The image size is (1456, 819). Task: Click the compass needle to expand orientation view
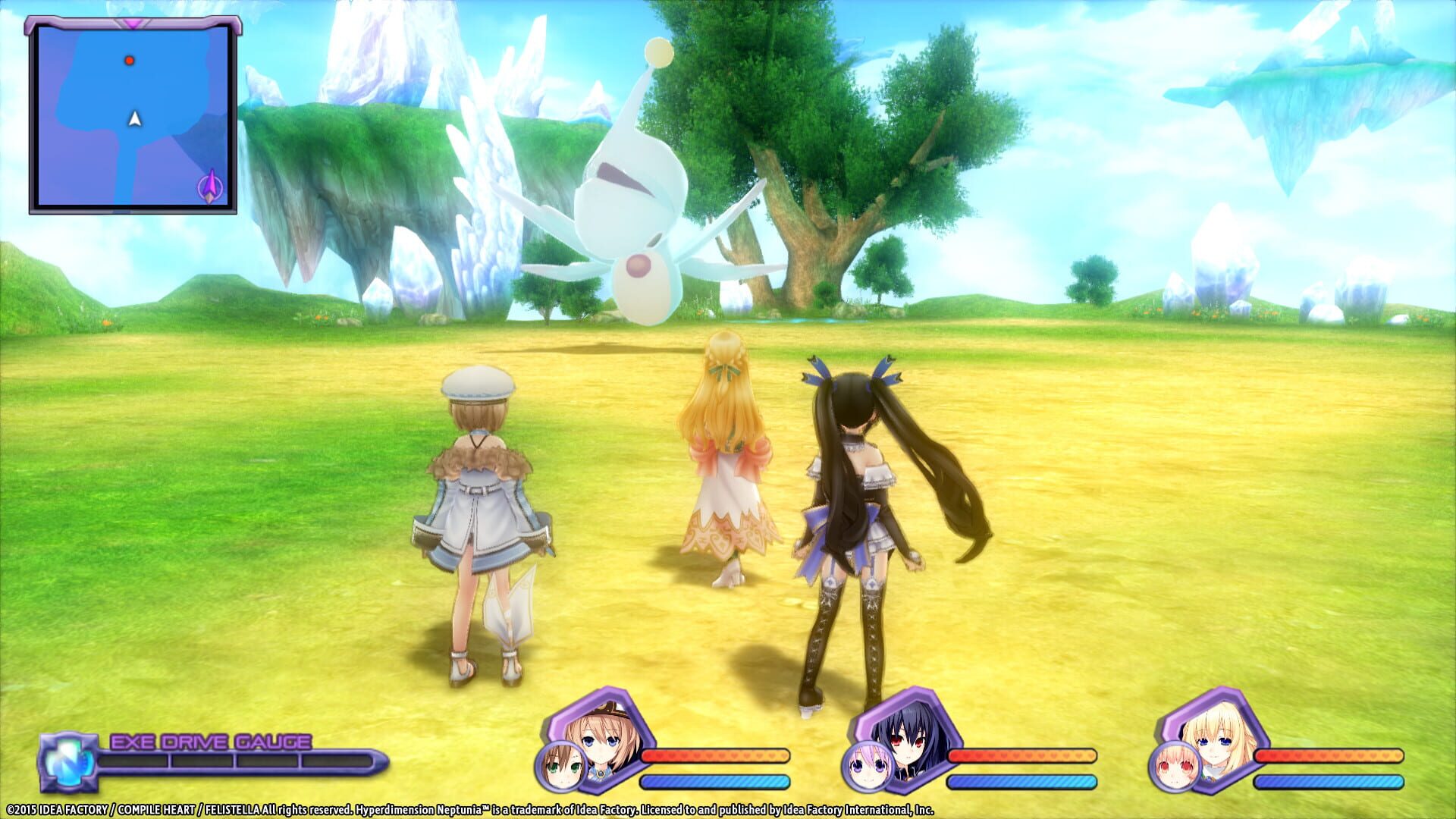(209, 184)
